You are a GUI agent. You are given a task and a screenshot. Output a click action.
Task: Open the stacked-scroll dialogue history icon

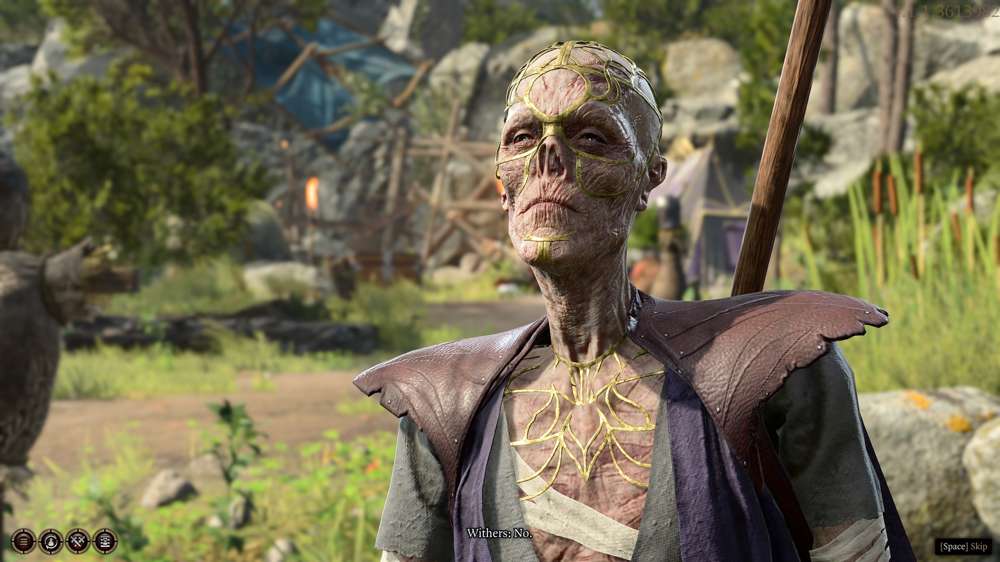(104, 541)
